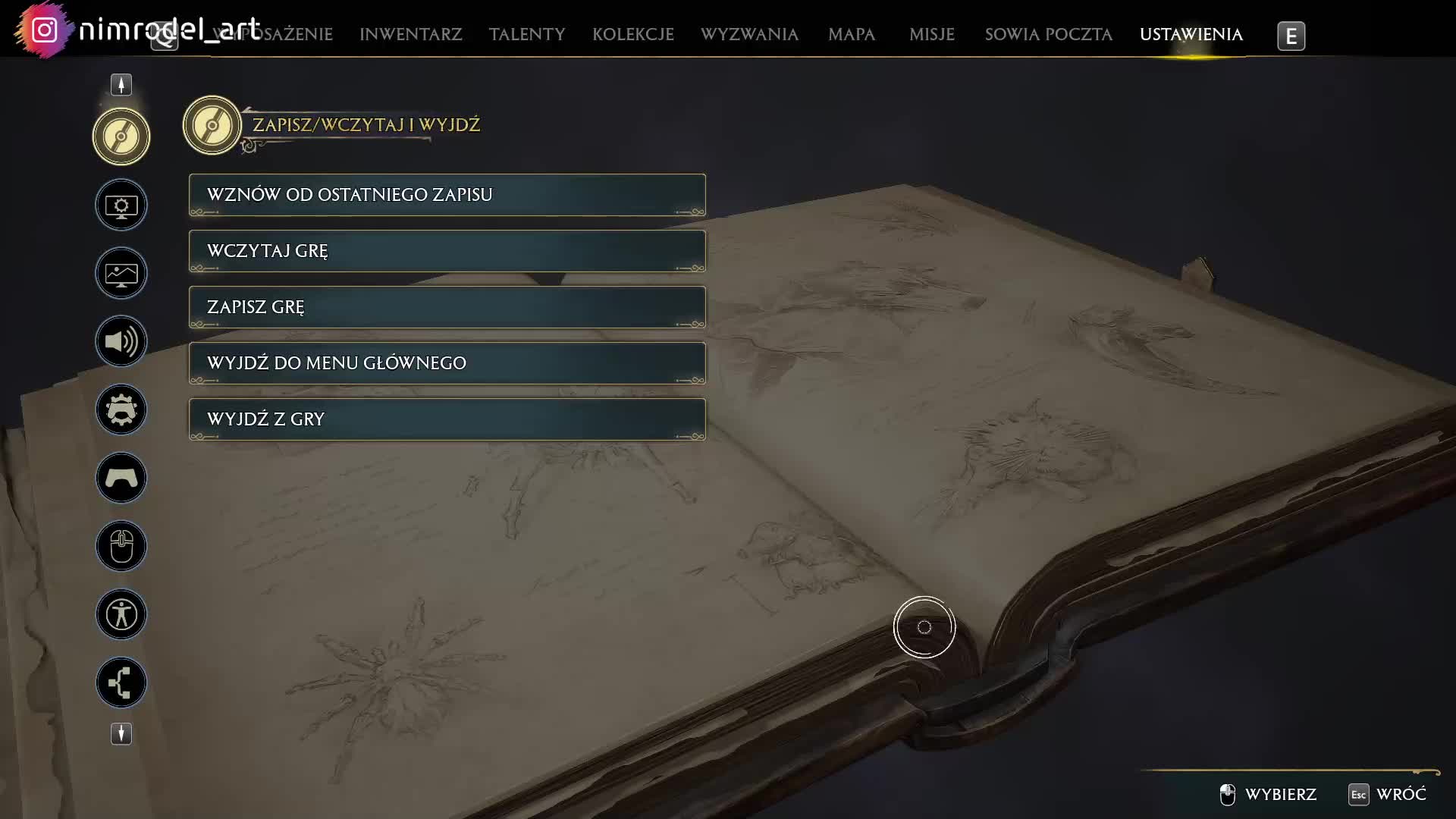The height and width of the screenshot is (819, 1456).
Task: Open the Misje tab
Action: point(931,35)
